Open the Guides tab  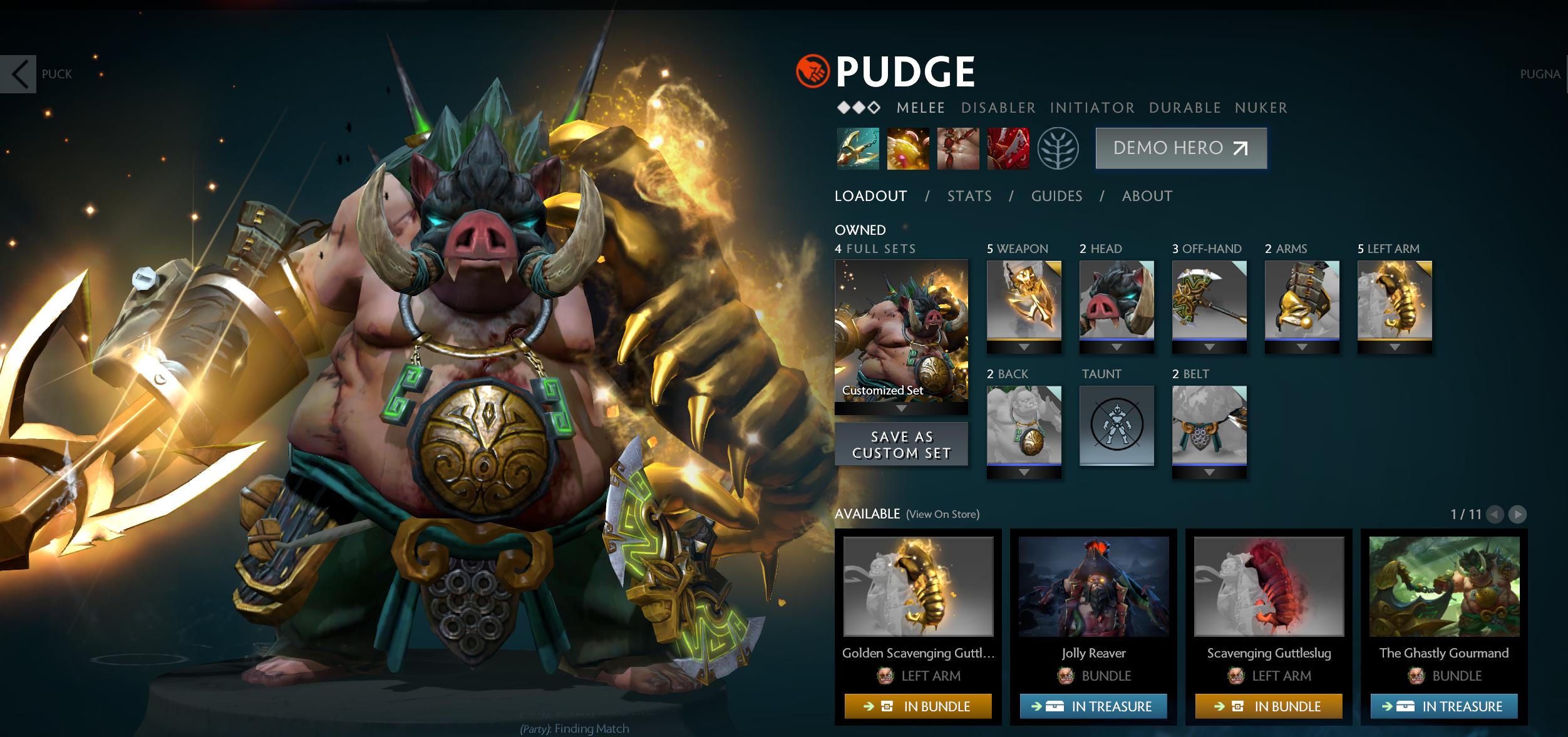coord(1056,196)
